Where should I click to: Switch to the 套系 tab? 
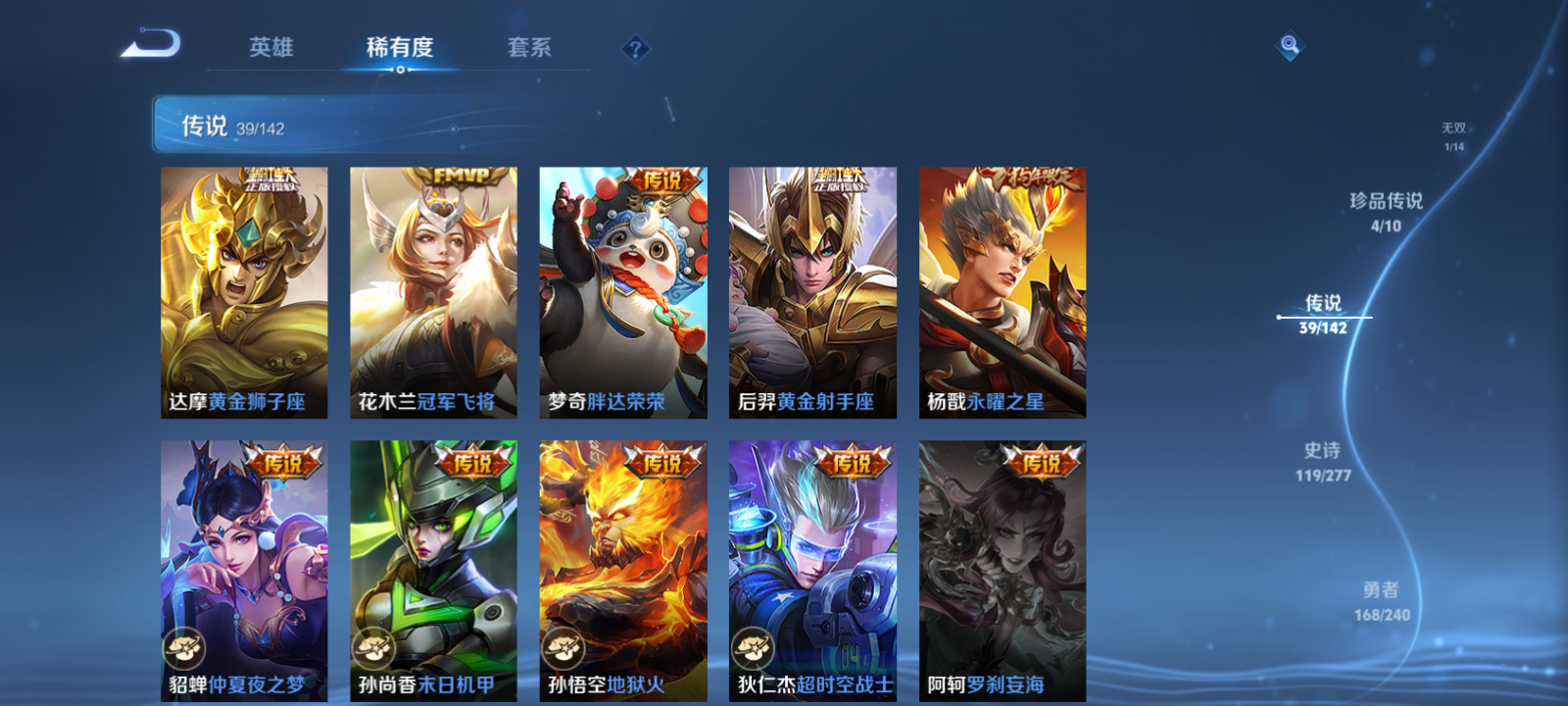(530, 46)
